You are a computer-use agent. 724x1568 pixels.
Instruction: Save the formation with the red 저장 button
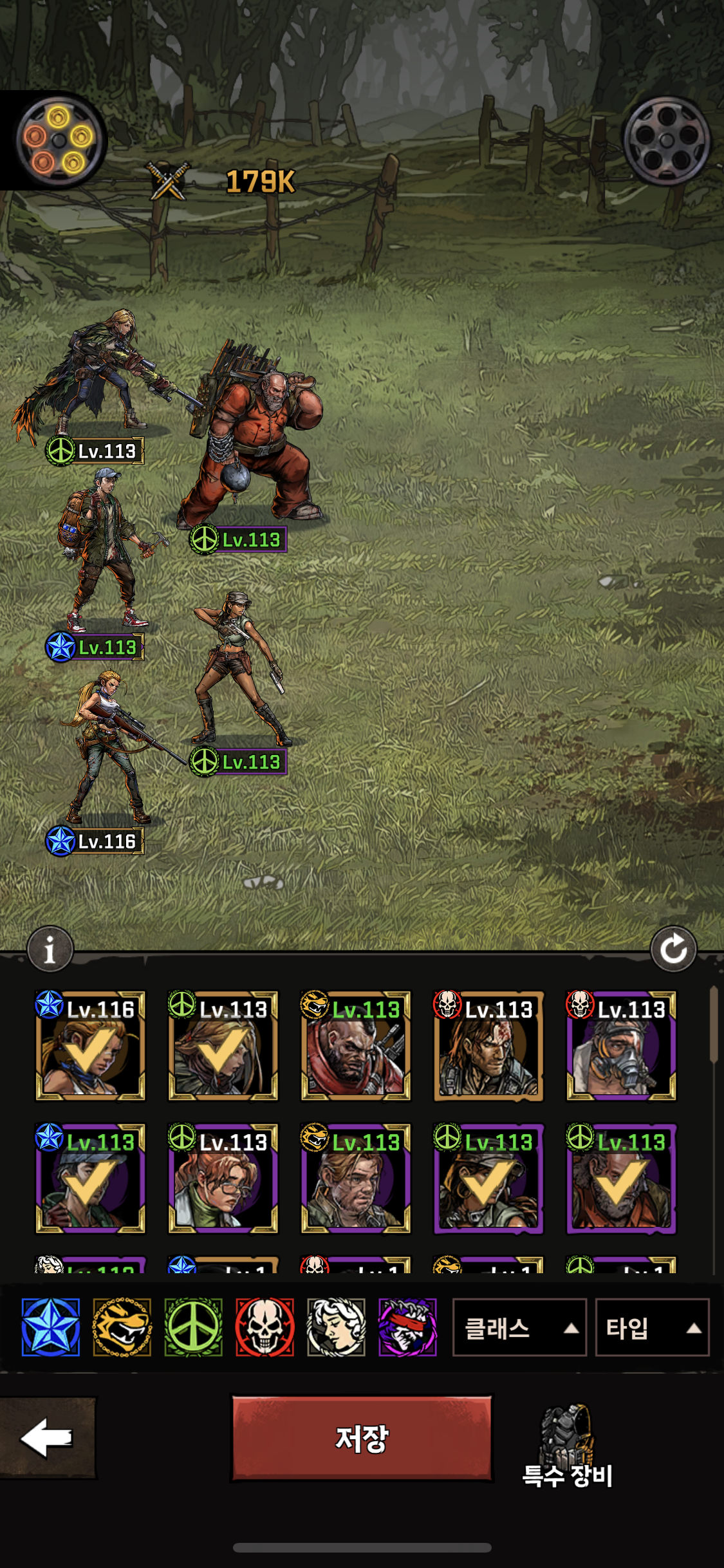coord(362,1439)
